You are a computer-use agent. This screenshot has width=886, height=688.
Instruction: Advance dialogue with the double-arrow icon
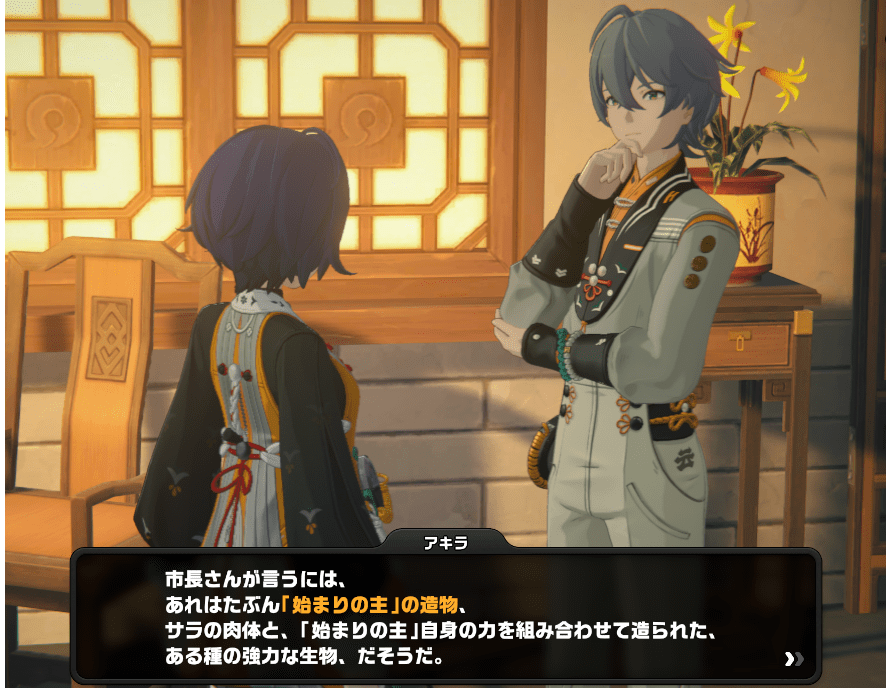click(794, 658)
